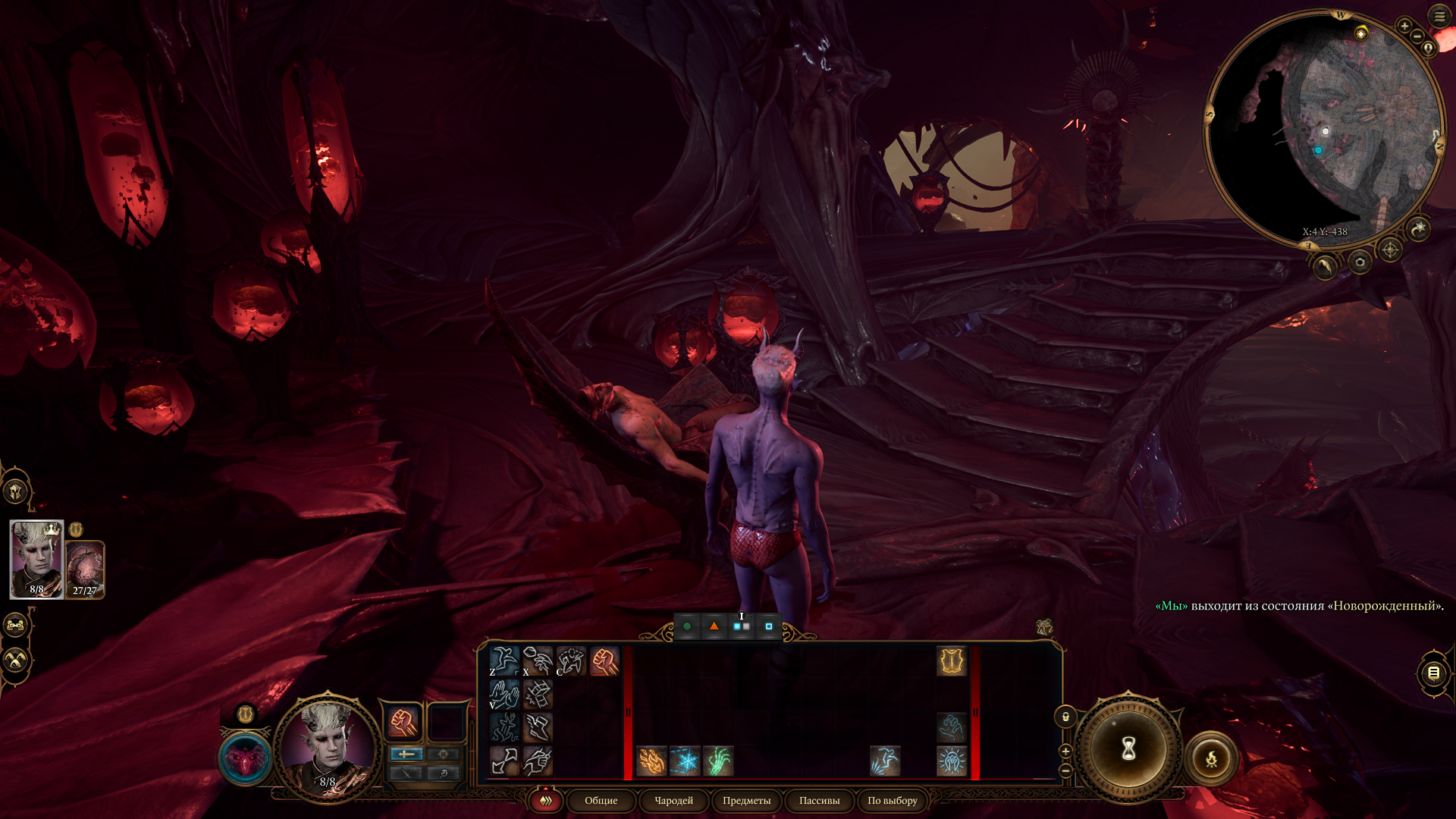Screen dimensions: 1456x819
Task: Open the main menu hamburger button
Action: (x=1439, y=16)
